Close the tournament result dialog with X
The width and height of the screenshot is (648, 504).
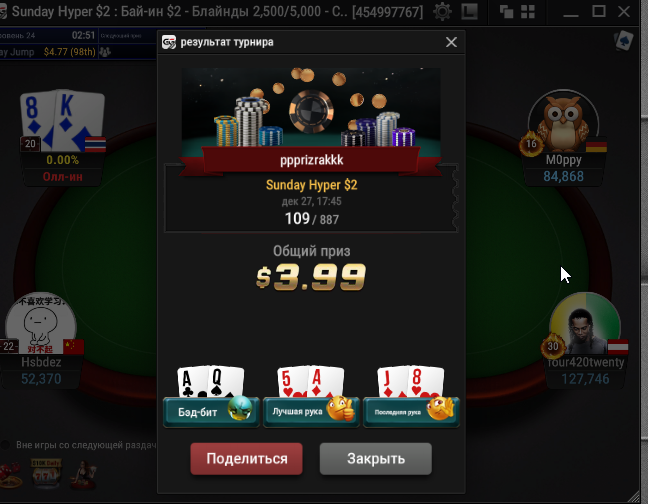coord(452,43)
